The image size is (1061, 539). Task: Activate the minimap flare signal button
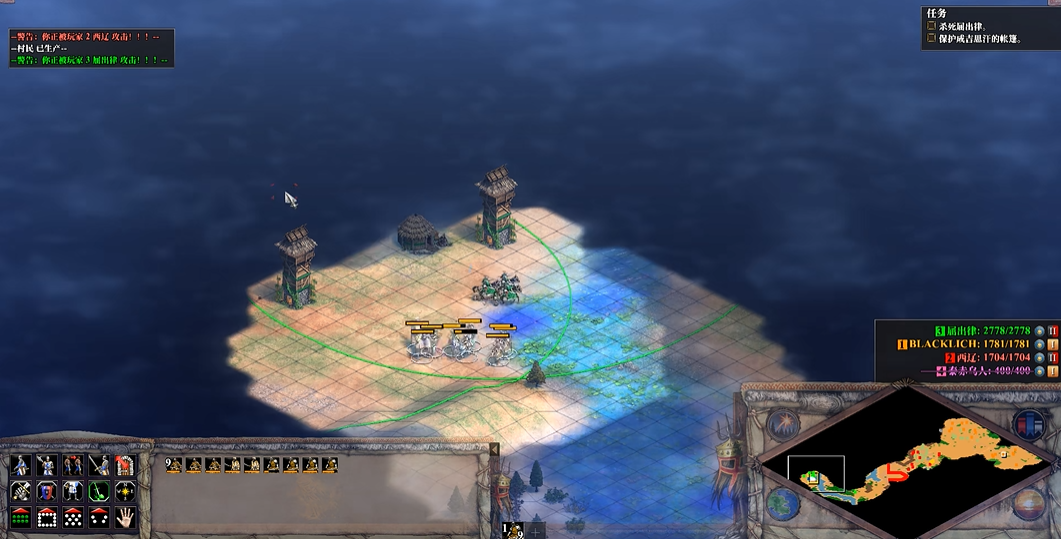click(x=782, y=425)
